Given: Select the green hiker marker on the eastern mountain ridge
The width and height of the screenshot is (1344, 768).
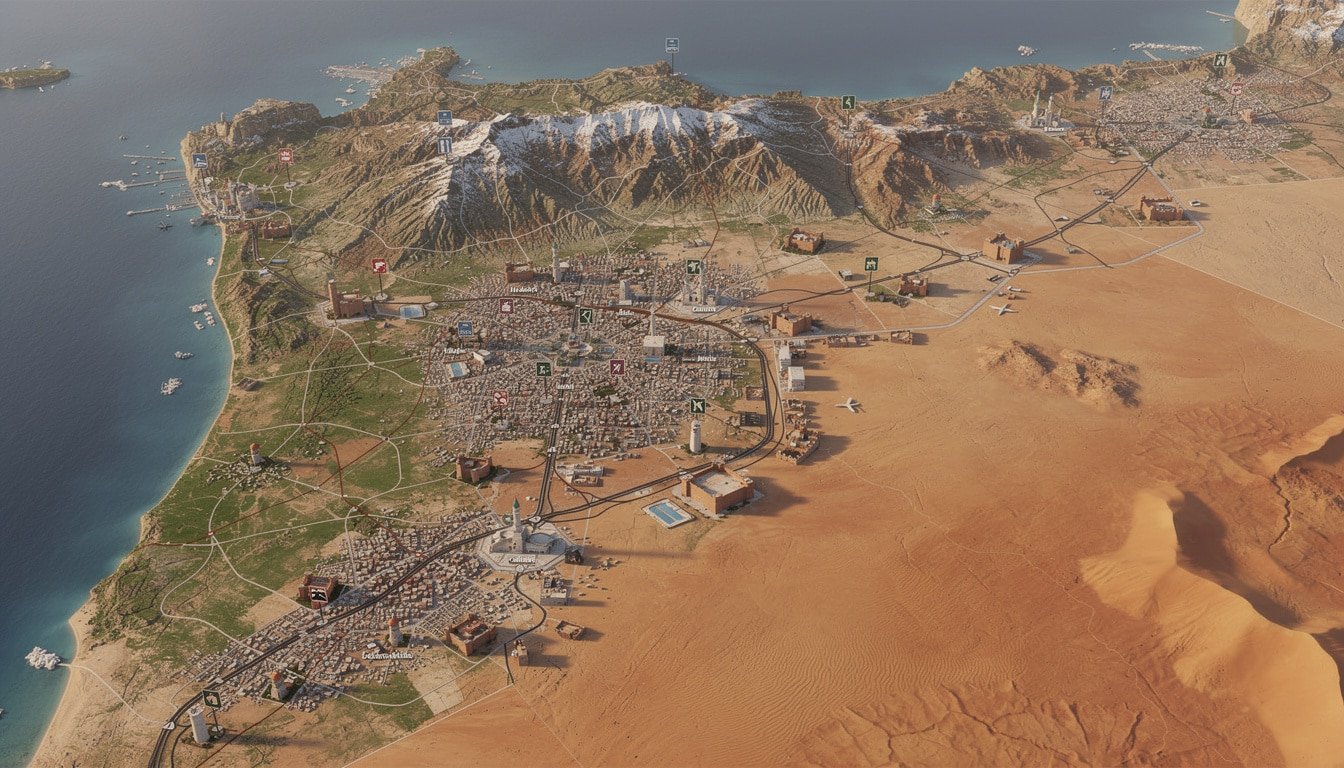Looking at the screenshot, I should 847,102.
